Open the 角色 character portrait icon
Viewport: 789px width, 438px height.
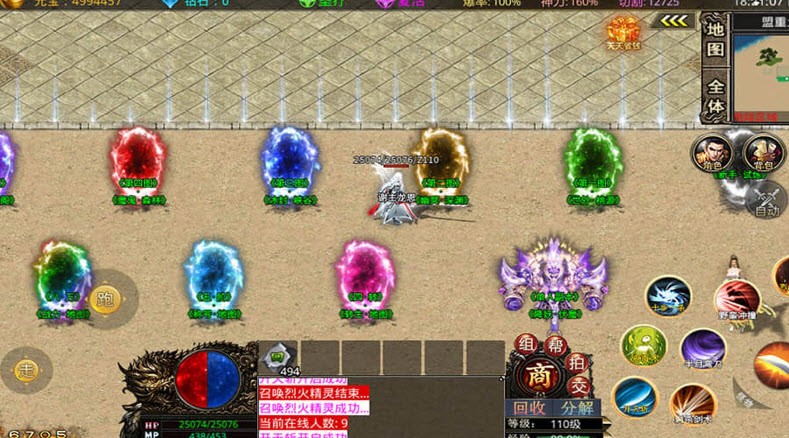711,154
